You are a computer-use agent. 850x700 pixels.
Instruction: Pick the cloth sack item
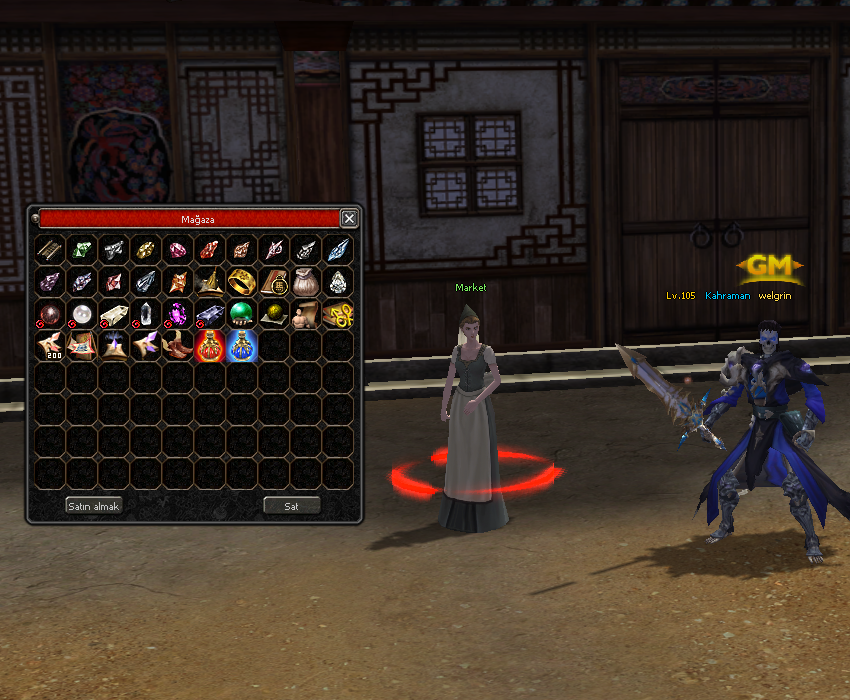(x=305, y=282)
